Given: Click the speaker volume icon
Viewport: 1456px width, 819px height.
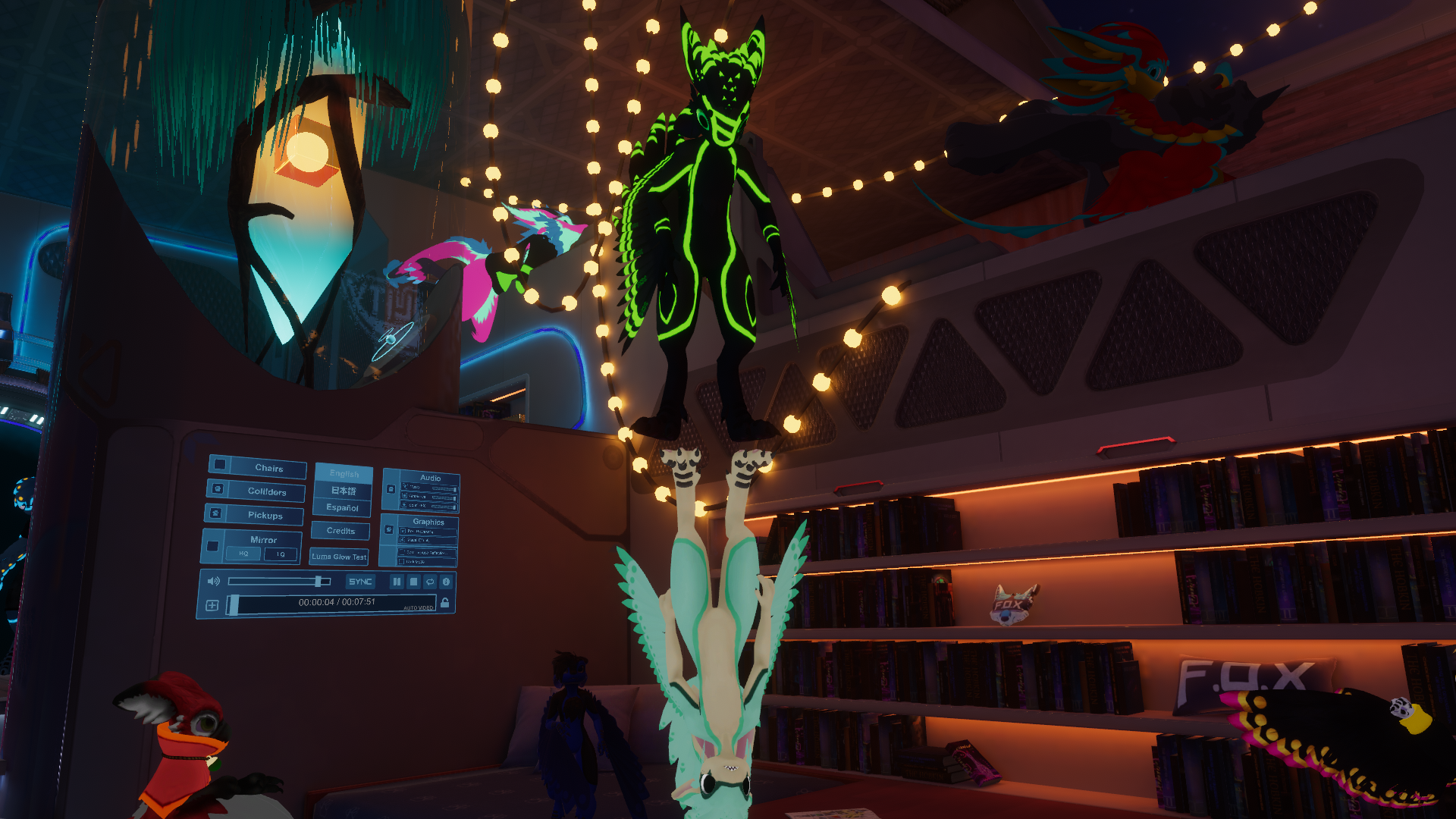Looking at the screenshot, I should (214, 581).
